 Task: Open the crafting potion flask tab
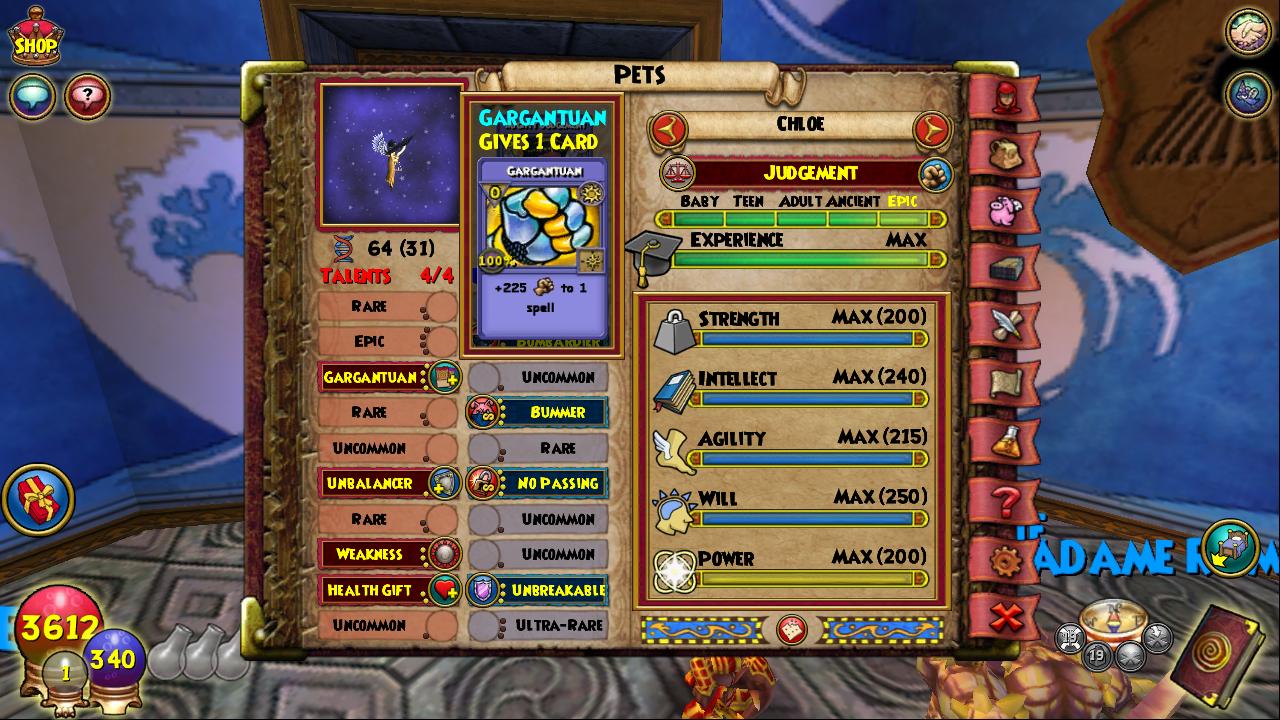pyautogui.click(x=1004, y=439)
